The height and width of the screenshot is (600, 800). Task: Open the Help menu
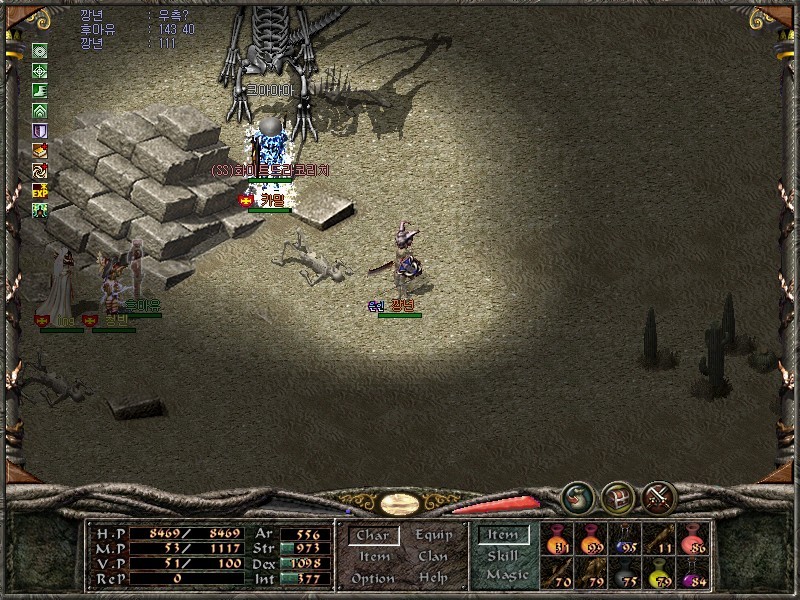pyautogui.click(x=433, y=578)
